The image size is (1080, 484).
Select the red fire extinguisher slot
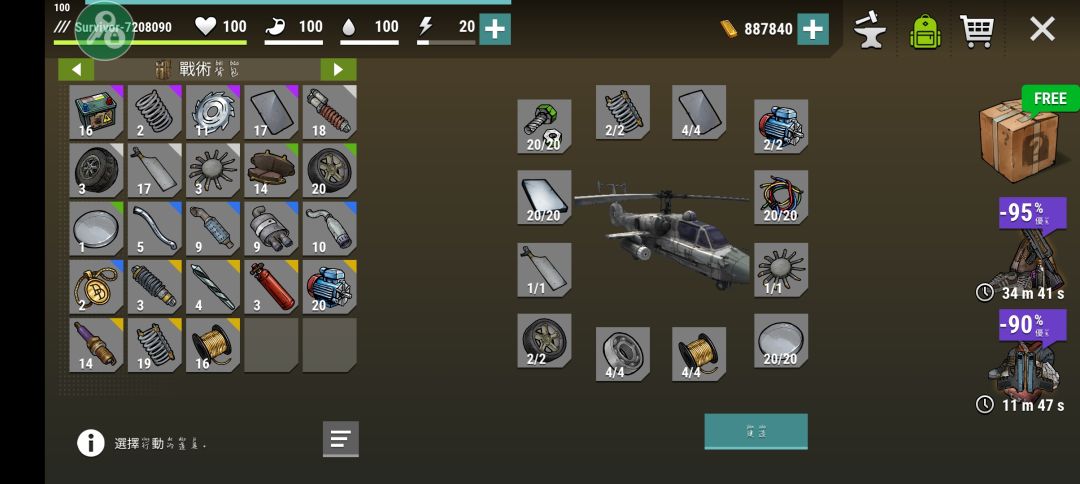coord(271,287)
